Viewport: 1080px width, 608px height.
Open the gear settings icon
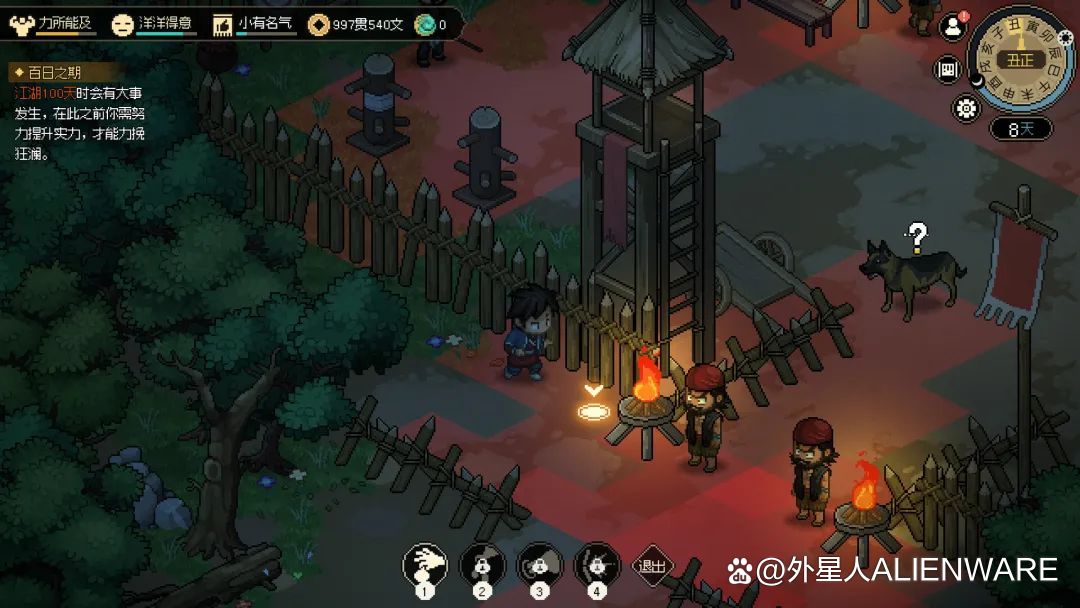click(x=967, y=108)
